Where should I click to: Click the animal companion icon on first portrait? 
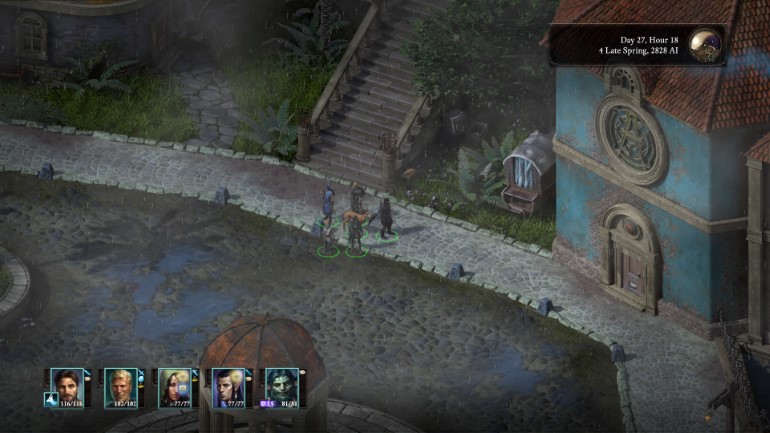pyautogui.click(x=48, y=399)
